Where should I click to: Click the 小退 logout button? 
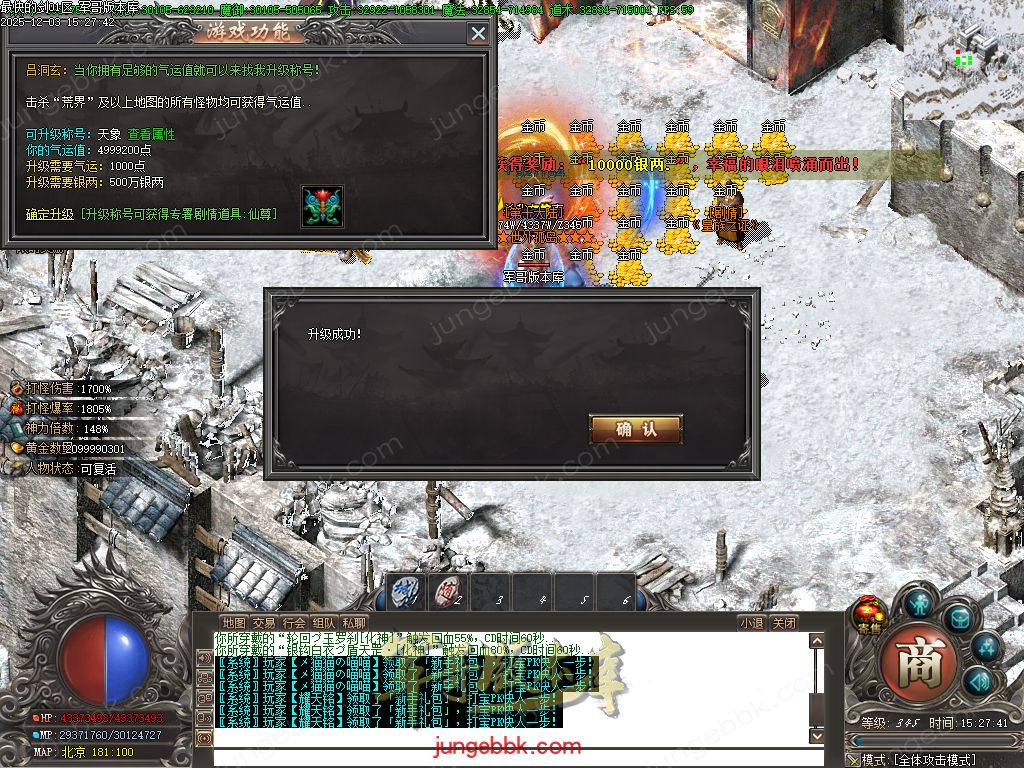point(752,622)
